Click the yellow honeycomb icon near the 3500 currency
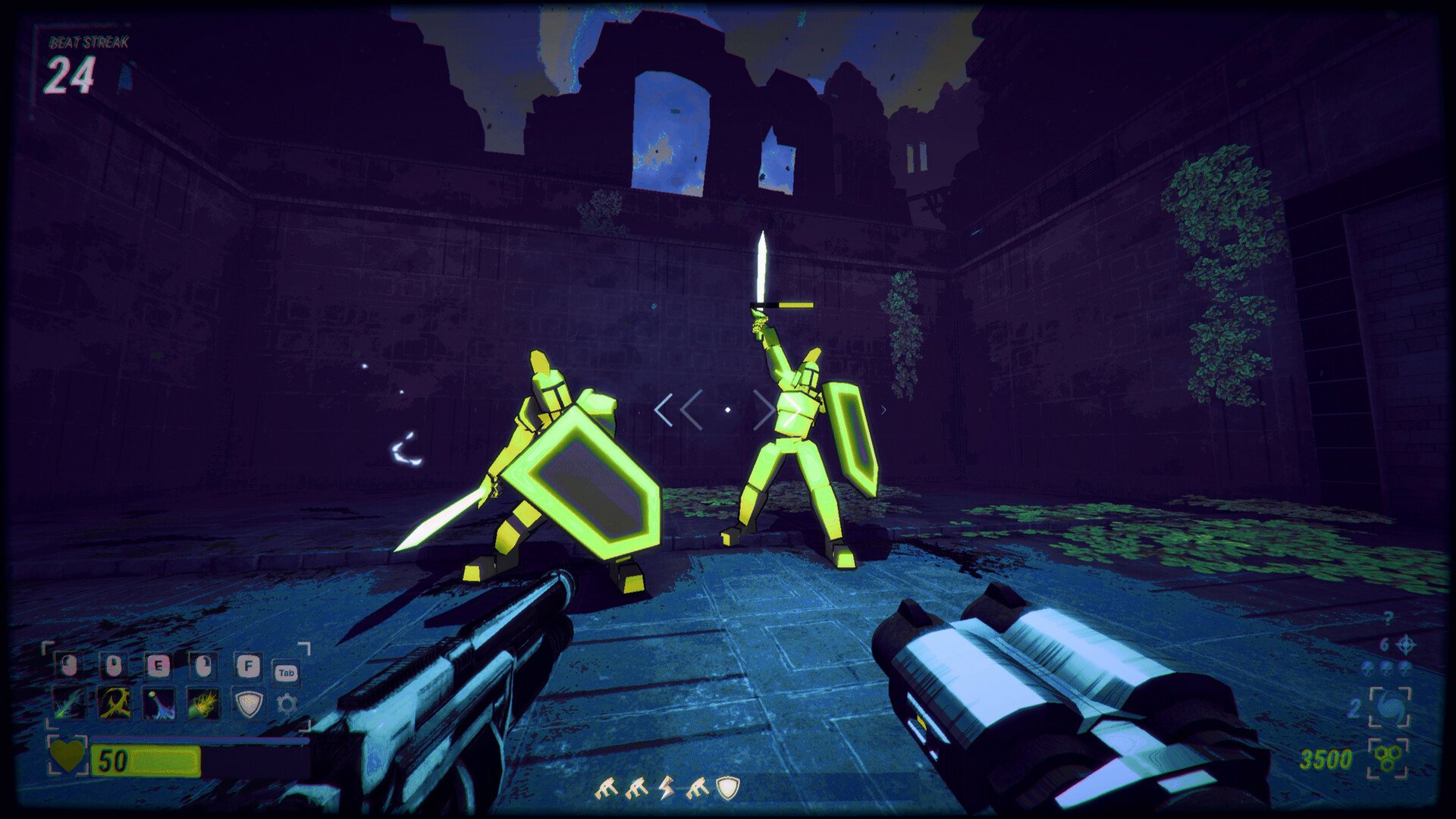The image size is (1456, 819). pyautogui.click(x=1388, y=758)
